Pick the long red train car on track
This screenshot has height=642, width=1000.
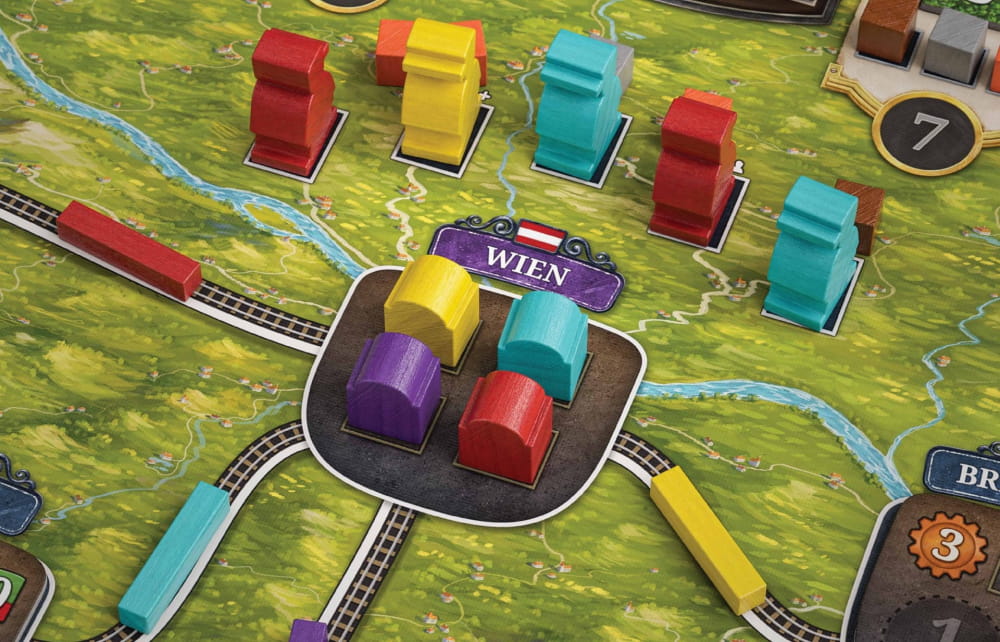click(128, 250)
